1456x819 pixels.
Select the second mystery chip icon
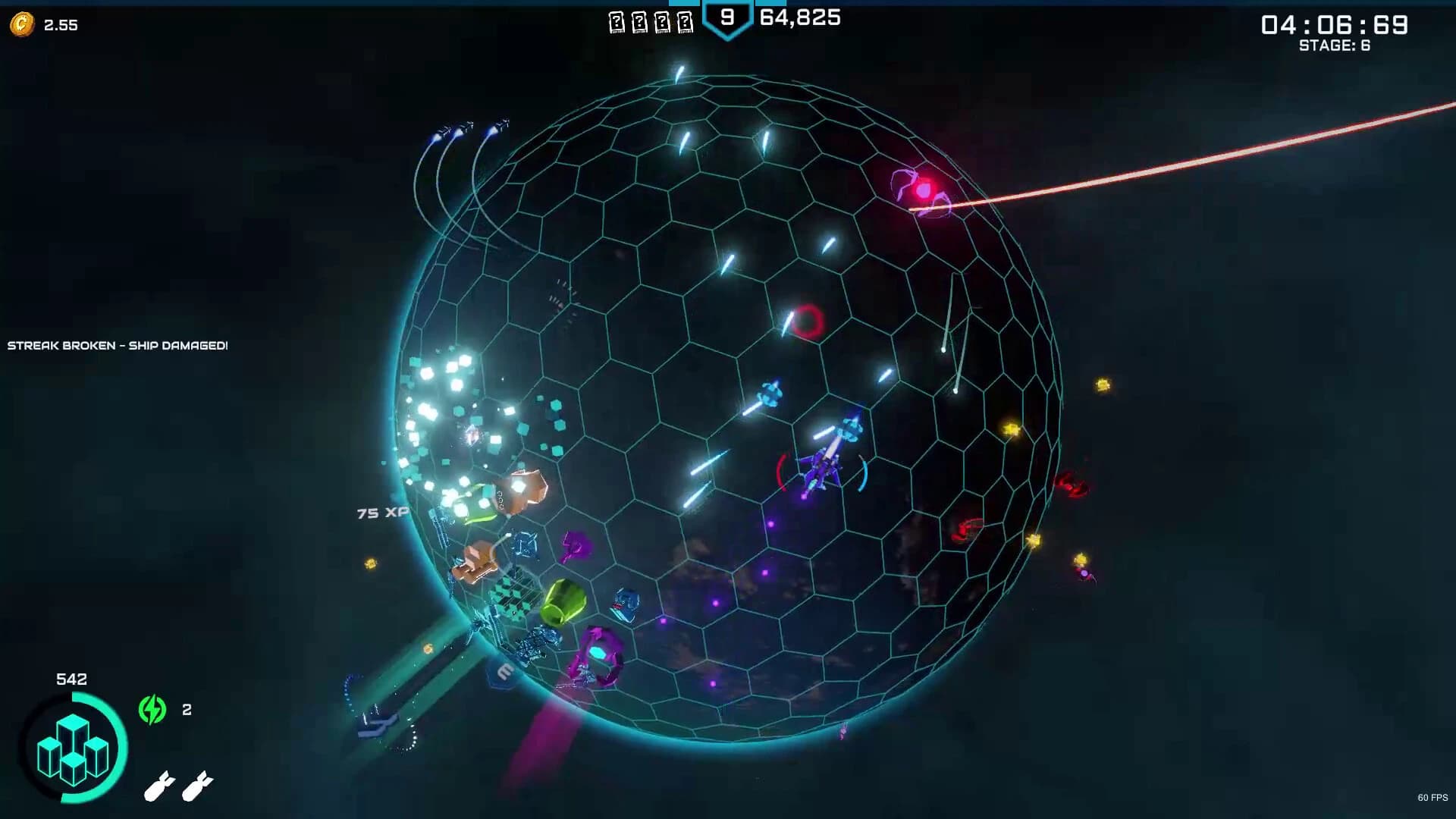[x=640, y=20]
